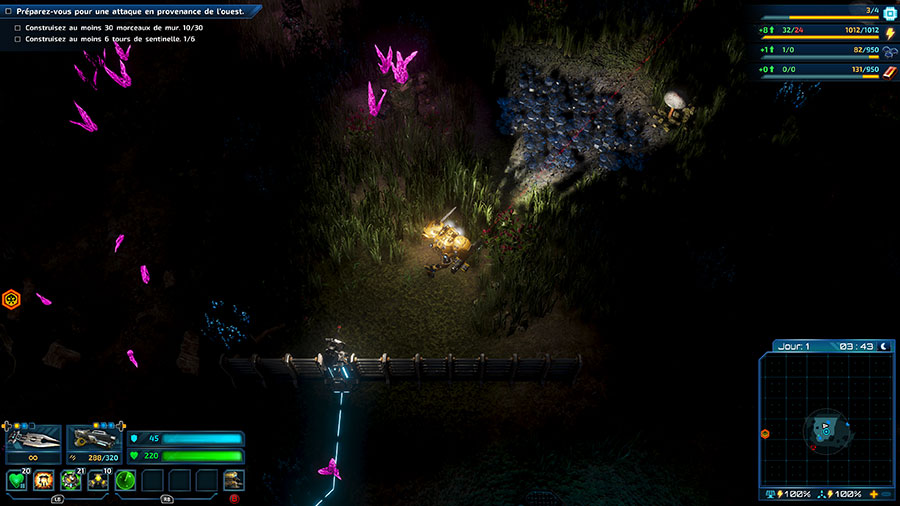This screenshot has width=900, height=506.
Task: Select the wall-building objective checkbox
Action: coord(18,27)
